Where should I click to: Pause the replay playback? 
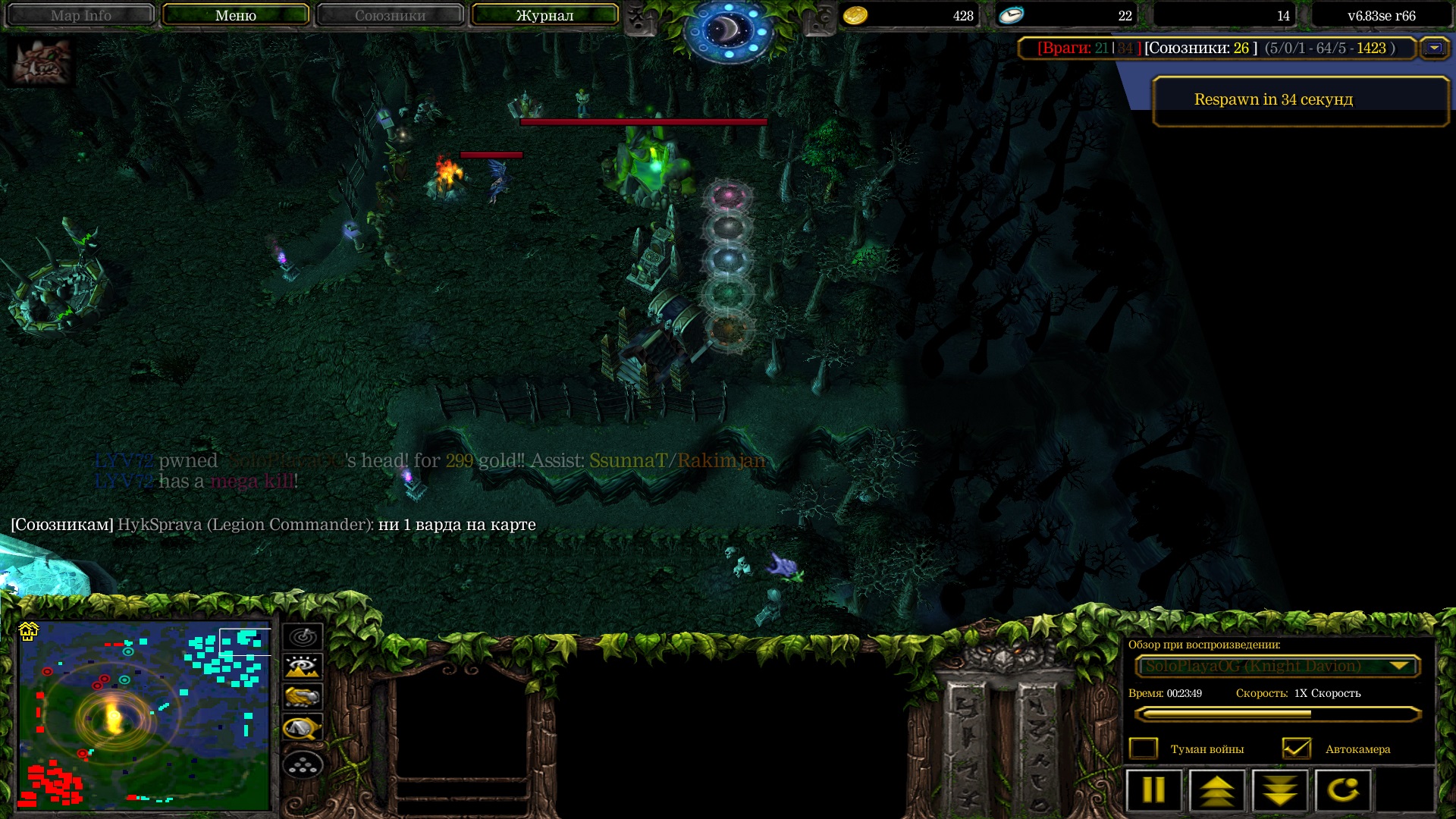coord(1153,790)
